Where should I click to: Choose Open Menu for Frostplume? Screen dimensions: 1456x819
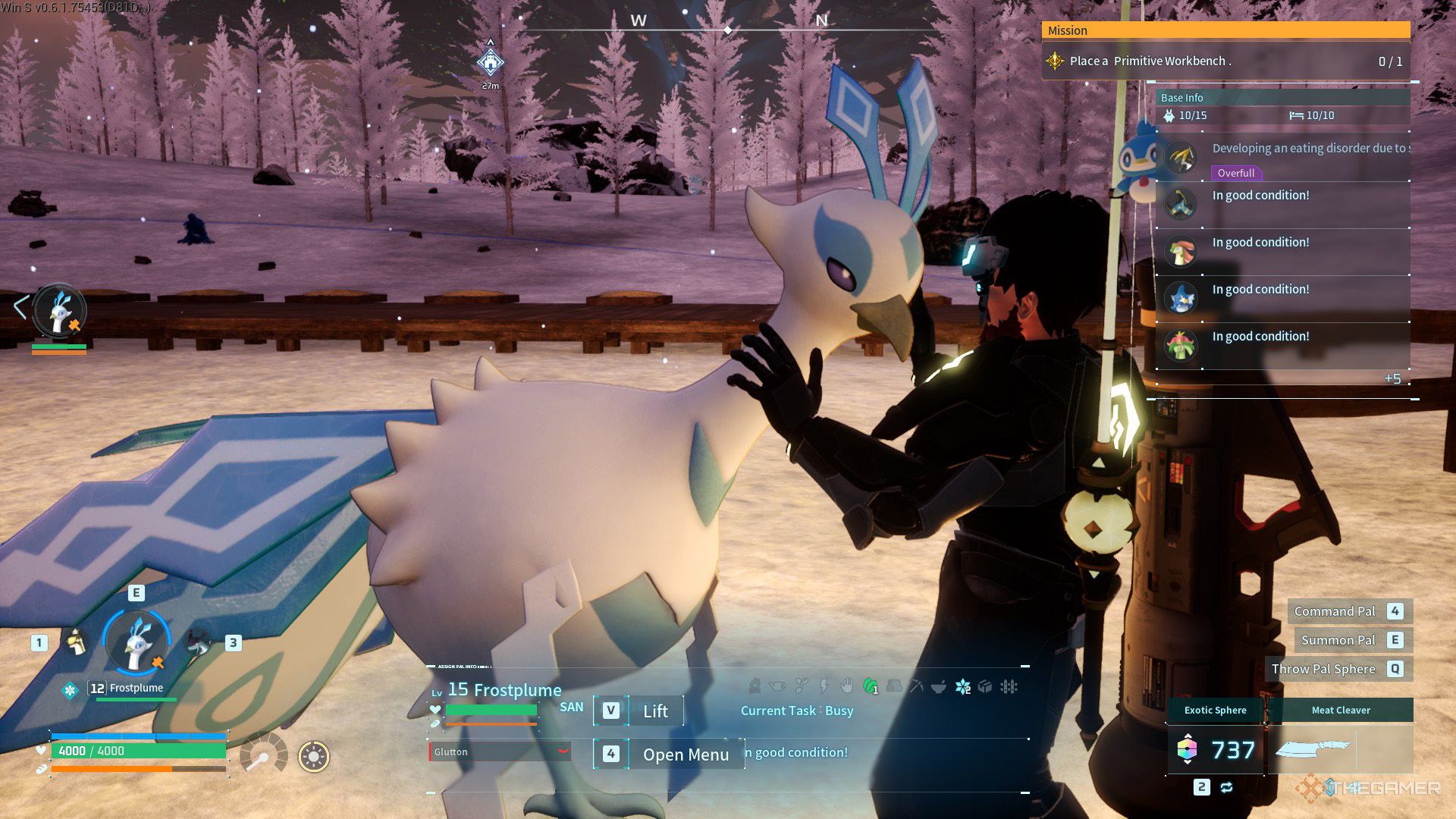click(685, 754)
